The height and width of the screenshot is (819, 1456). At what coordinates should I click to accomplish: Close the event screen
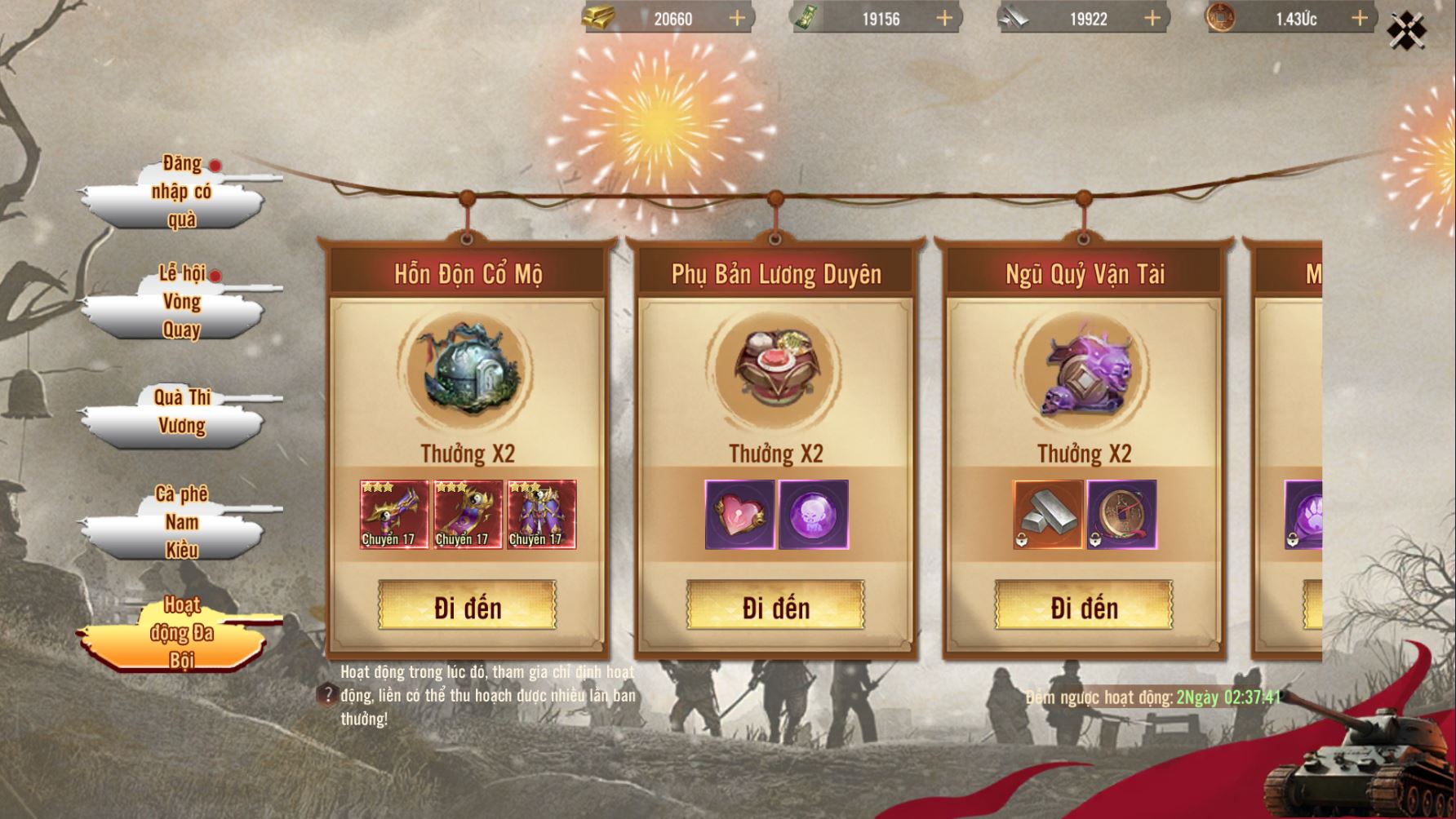point(1406,32)
